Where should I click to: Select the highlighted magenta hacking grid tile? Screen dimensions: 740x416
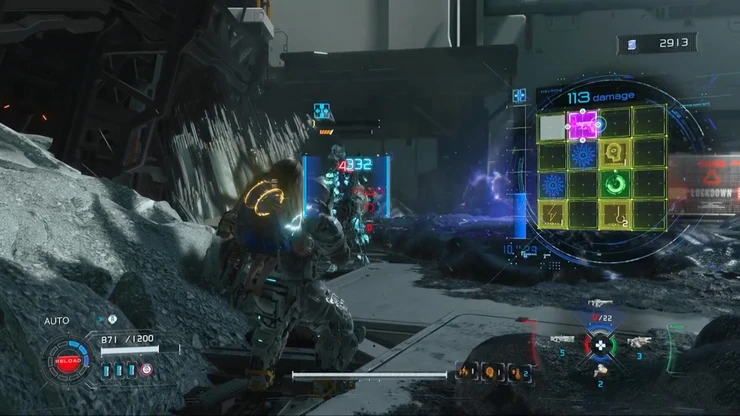pyautogui.click(x=583, y=126)
